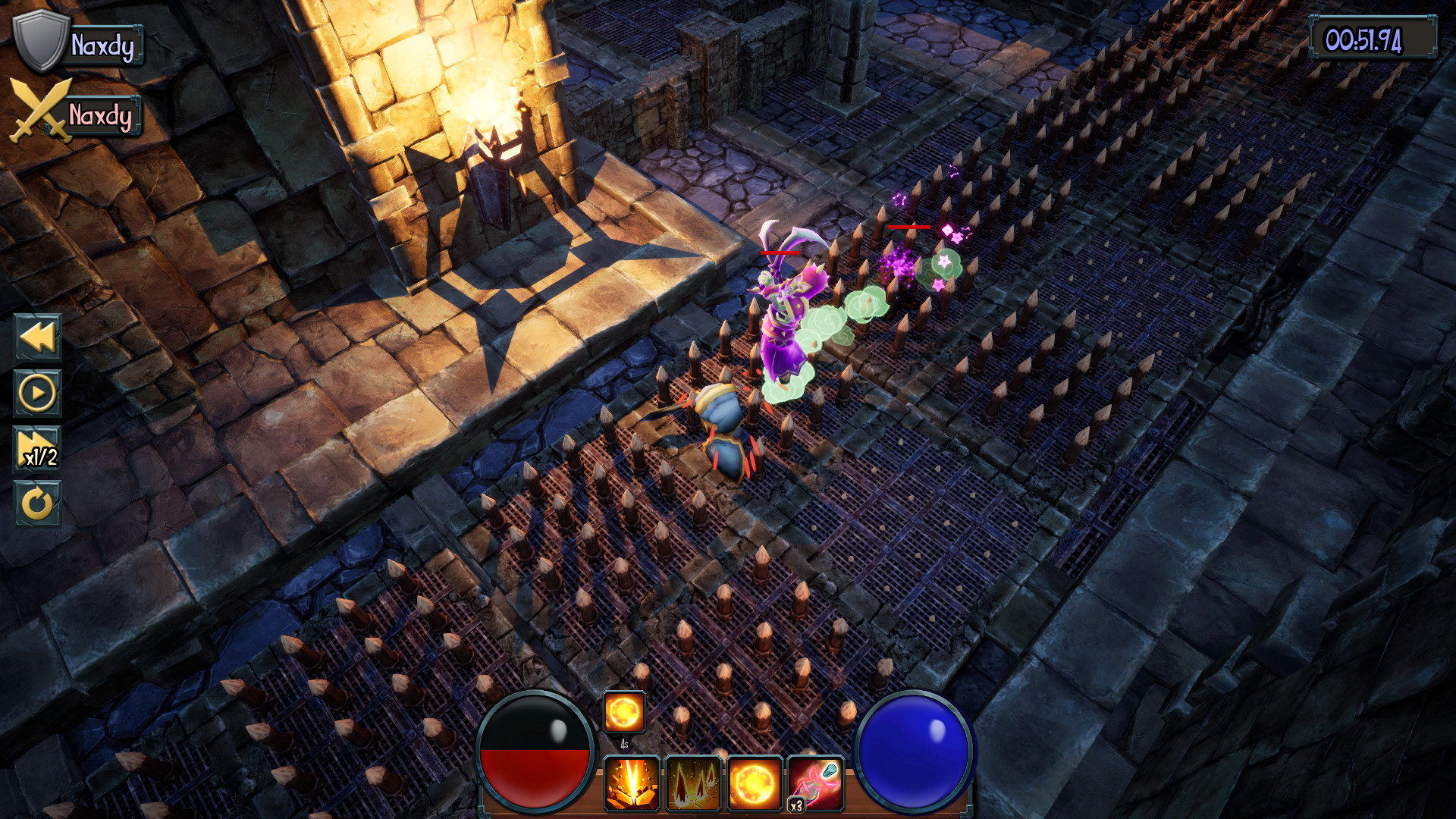
Task: Rewind the replay with the double-arrow button
Action: click(37, 337)
